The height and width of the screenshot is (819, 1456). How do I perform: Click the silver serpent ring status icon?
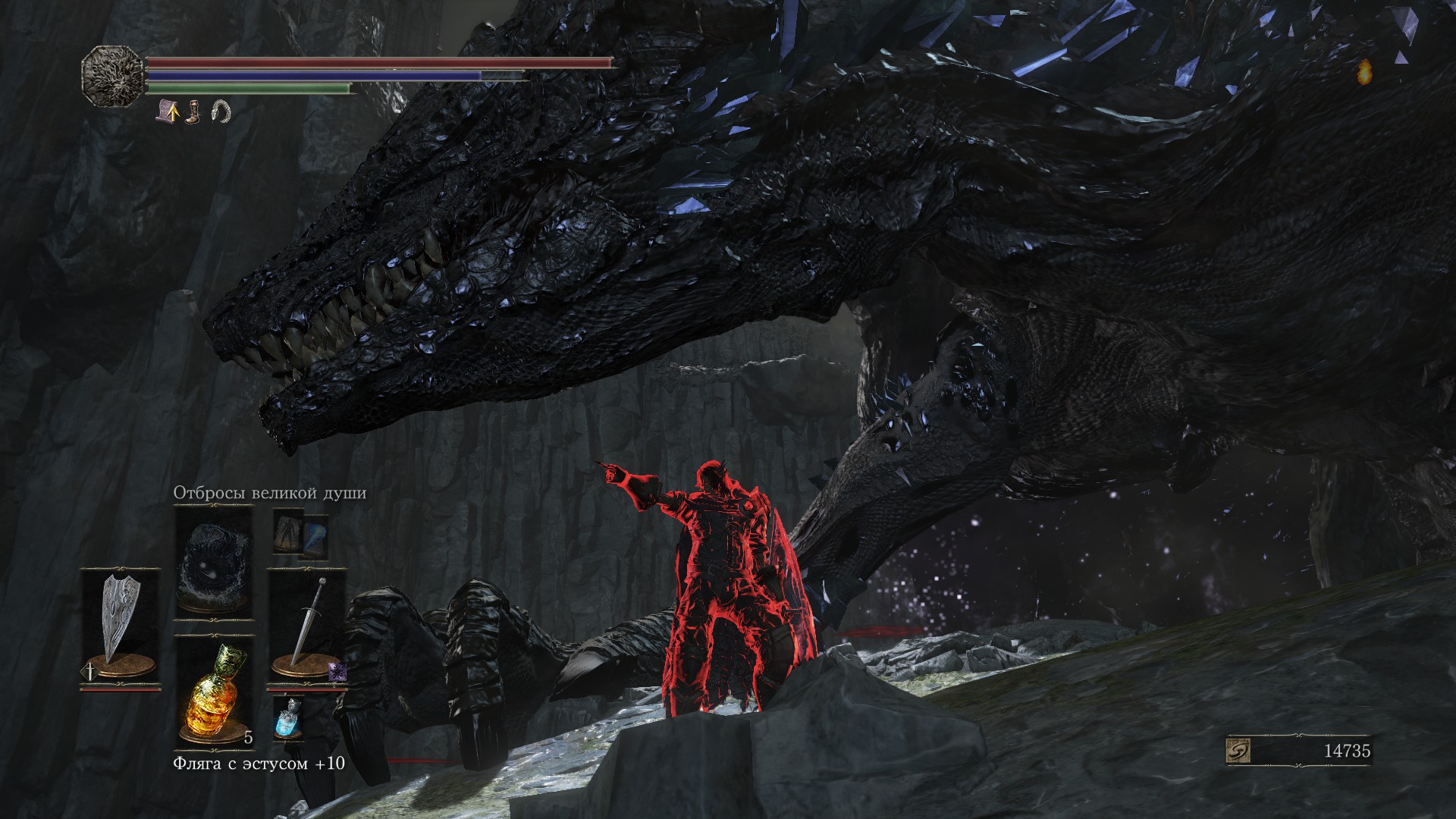coord(220,112)
